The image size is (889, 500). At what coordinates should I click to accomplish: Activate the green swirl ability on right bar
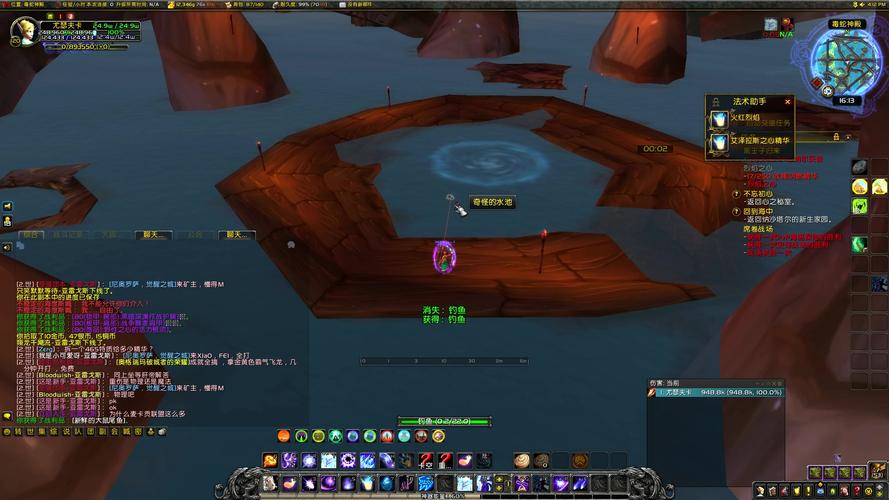[859, 244]
